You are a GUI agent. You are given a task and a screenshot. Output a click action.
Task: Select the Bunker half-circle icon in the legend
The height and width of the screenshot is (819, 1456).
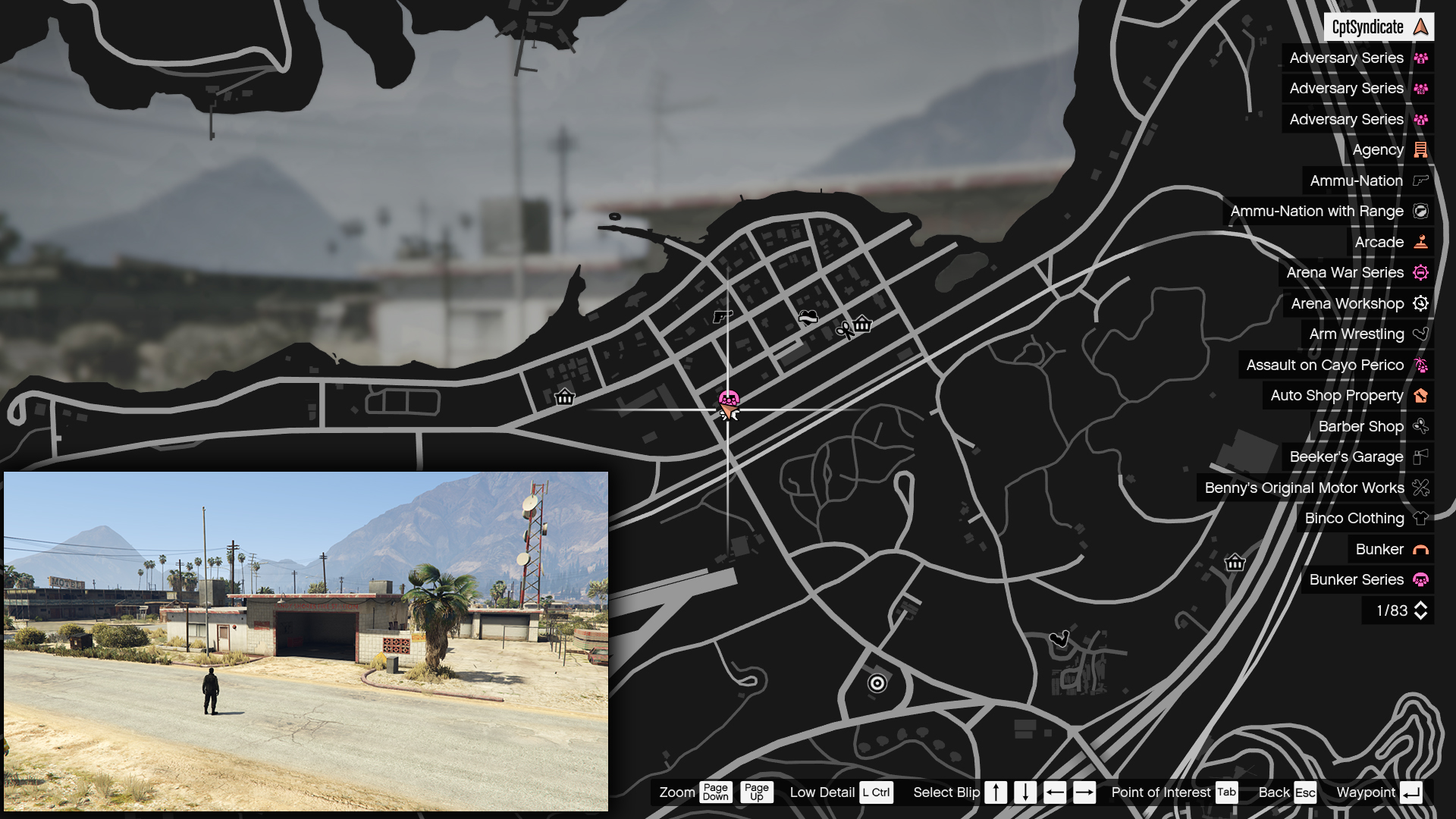coord(1420,549)
